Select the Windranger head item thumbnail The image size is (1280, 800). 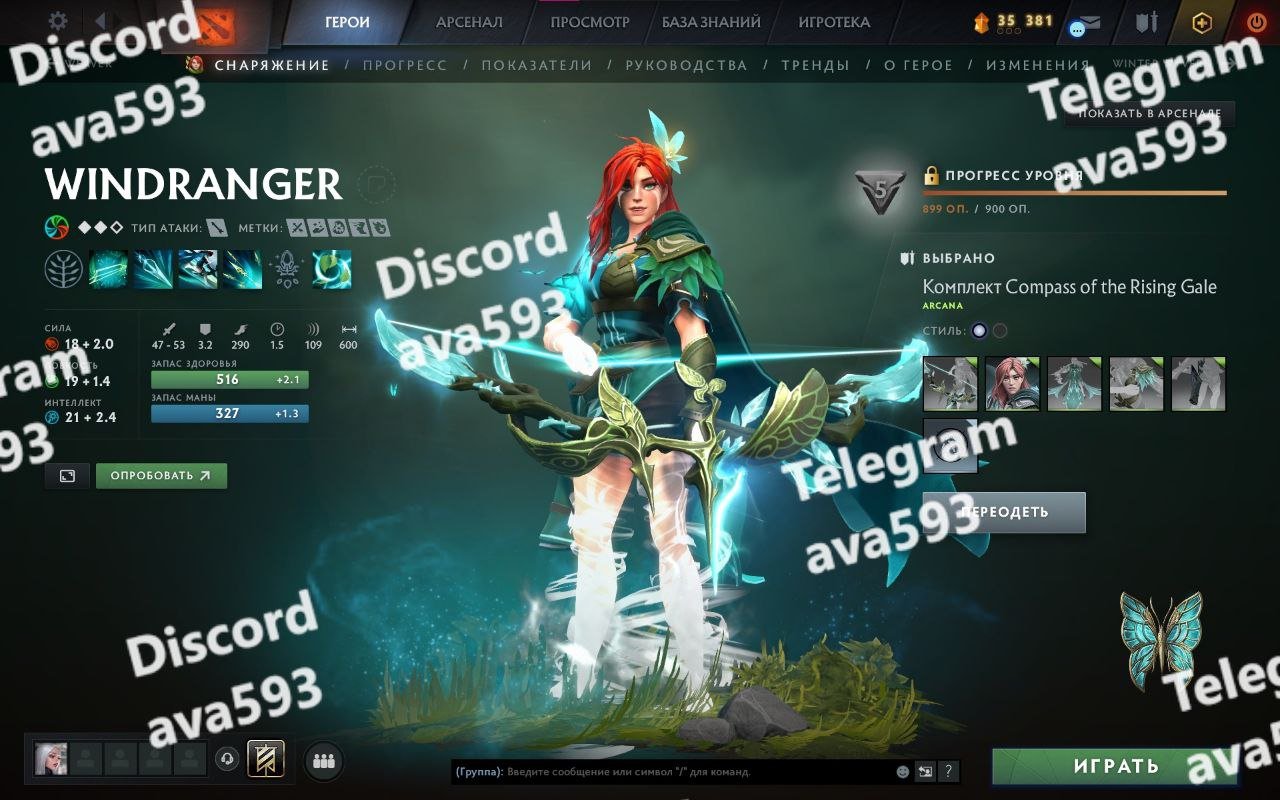pos(1012,384)
